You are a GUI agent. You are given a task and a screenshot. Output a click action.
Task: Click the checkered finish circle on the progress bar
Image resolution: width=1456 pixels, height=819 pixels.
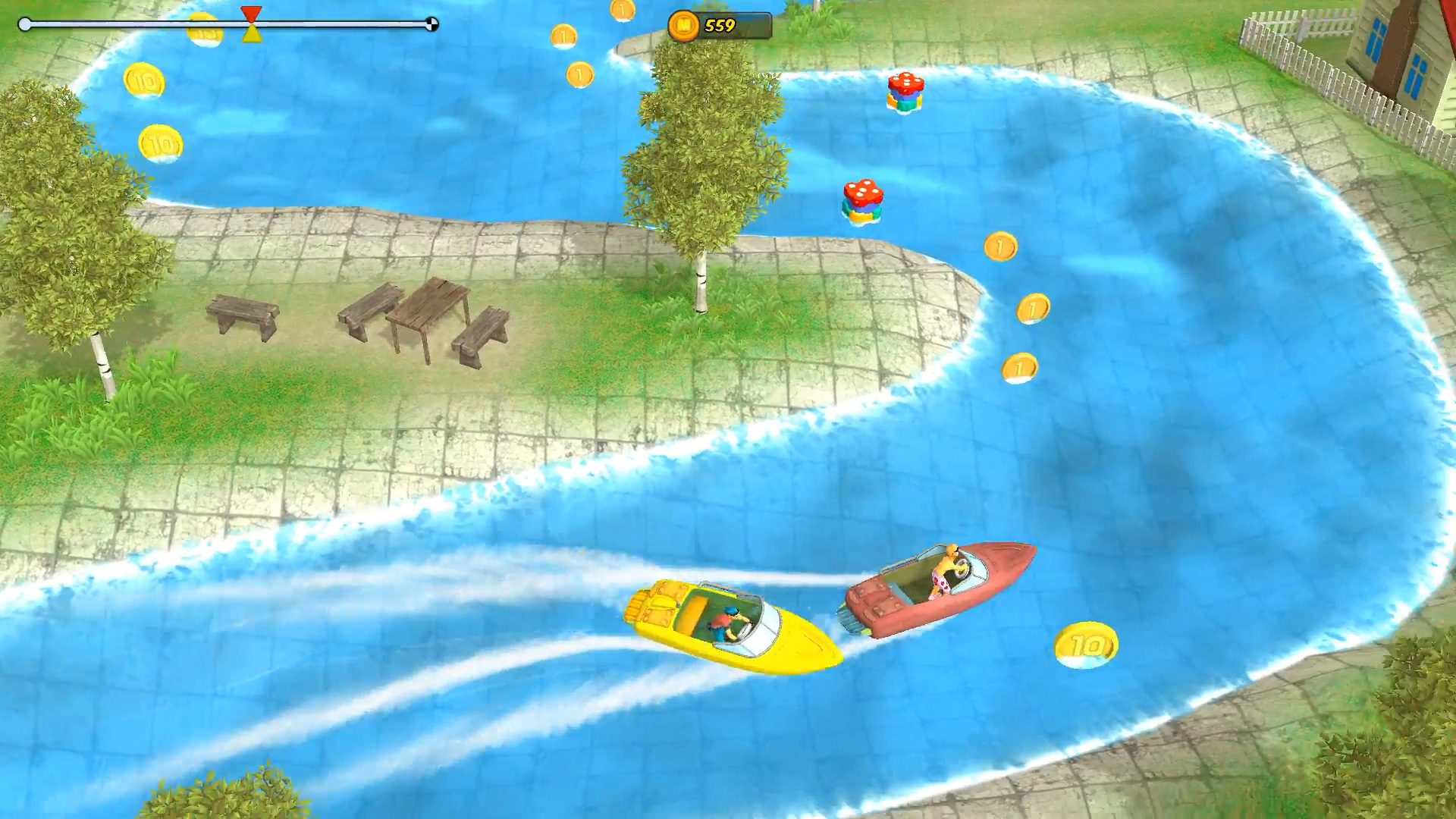[x=433, y=24]
